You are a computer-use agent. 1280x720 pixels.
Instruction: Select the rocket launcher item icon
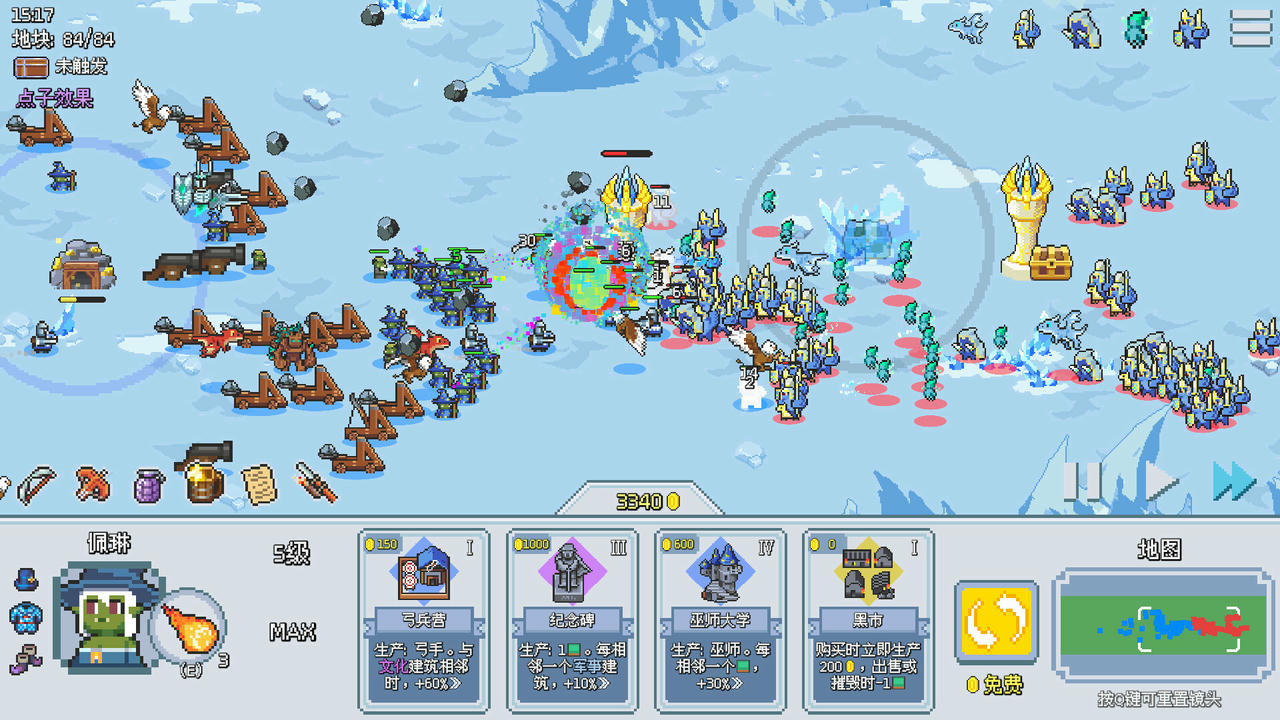tap(317, 480)
